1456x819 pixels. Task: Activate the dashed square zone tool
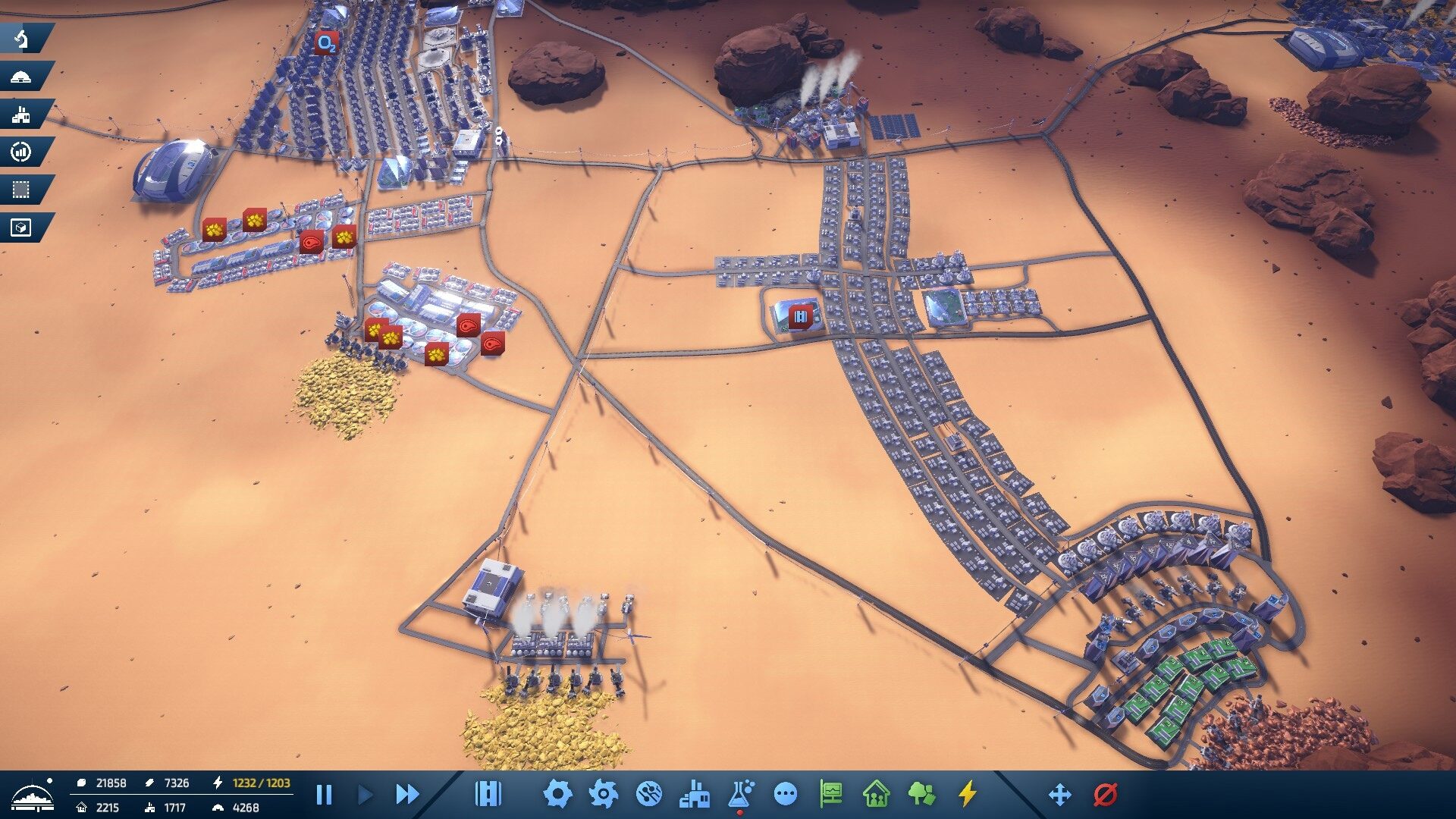22,190
